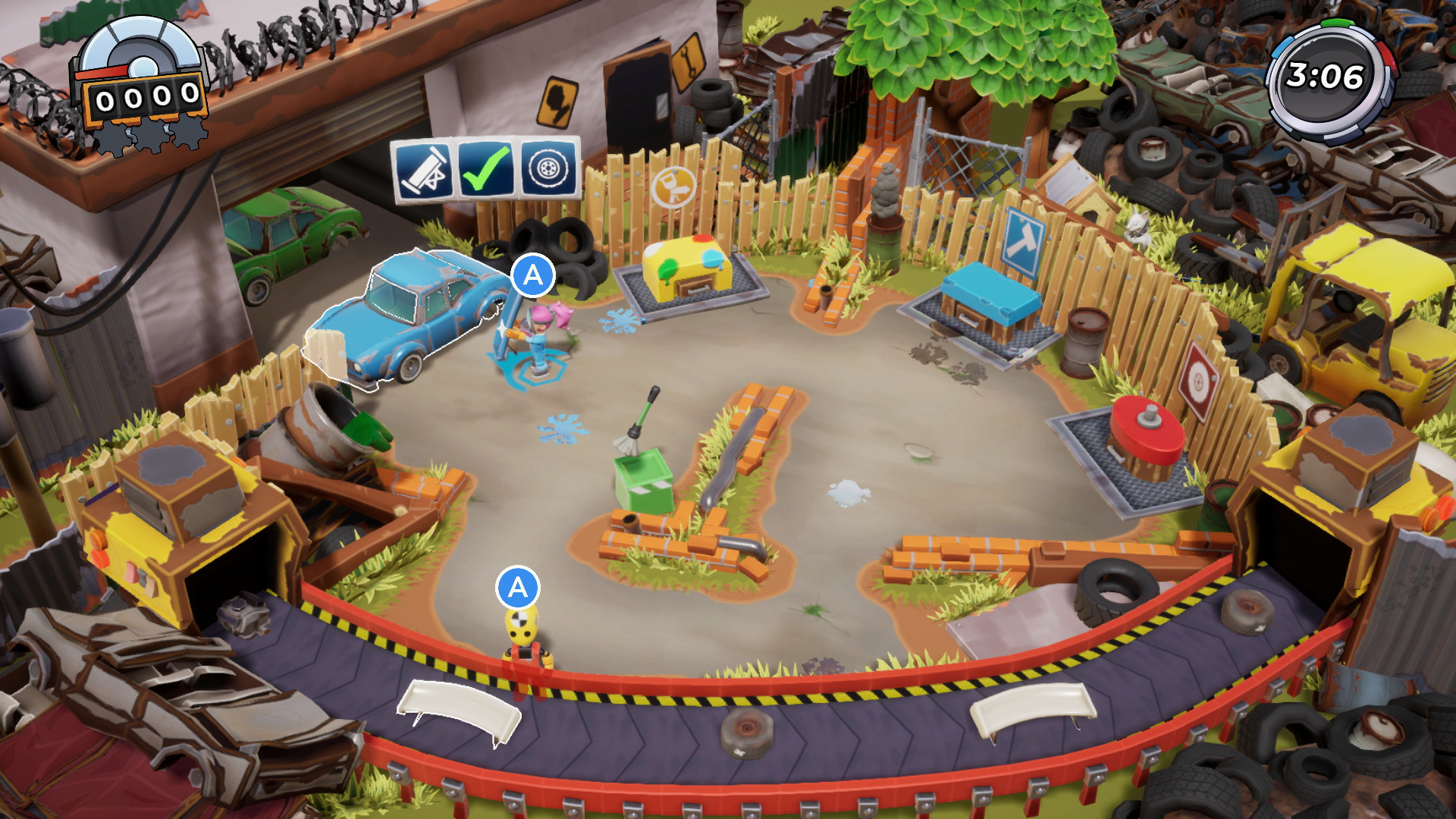Viewport: 1456px width, 819px height.
Task: Click the green checkmark task tile
Action: [486, 169]
